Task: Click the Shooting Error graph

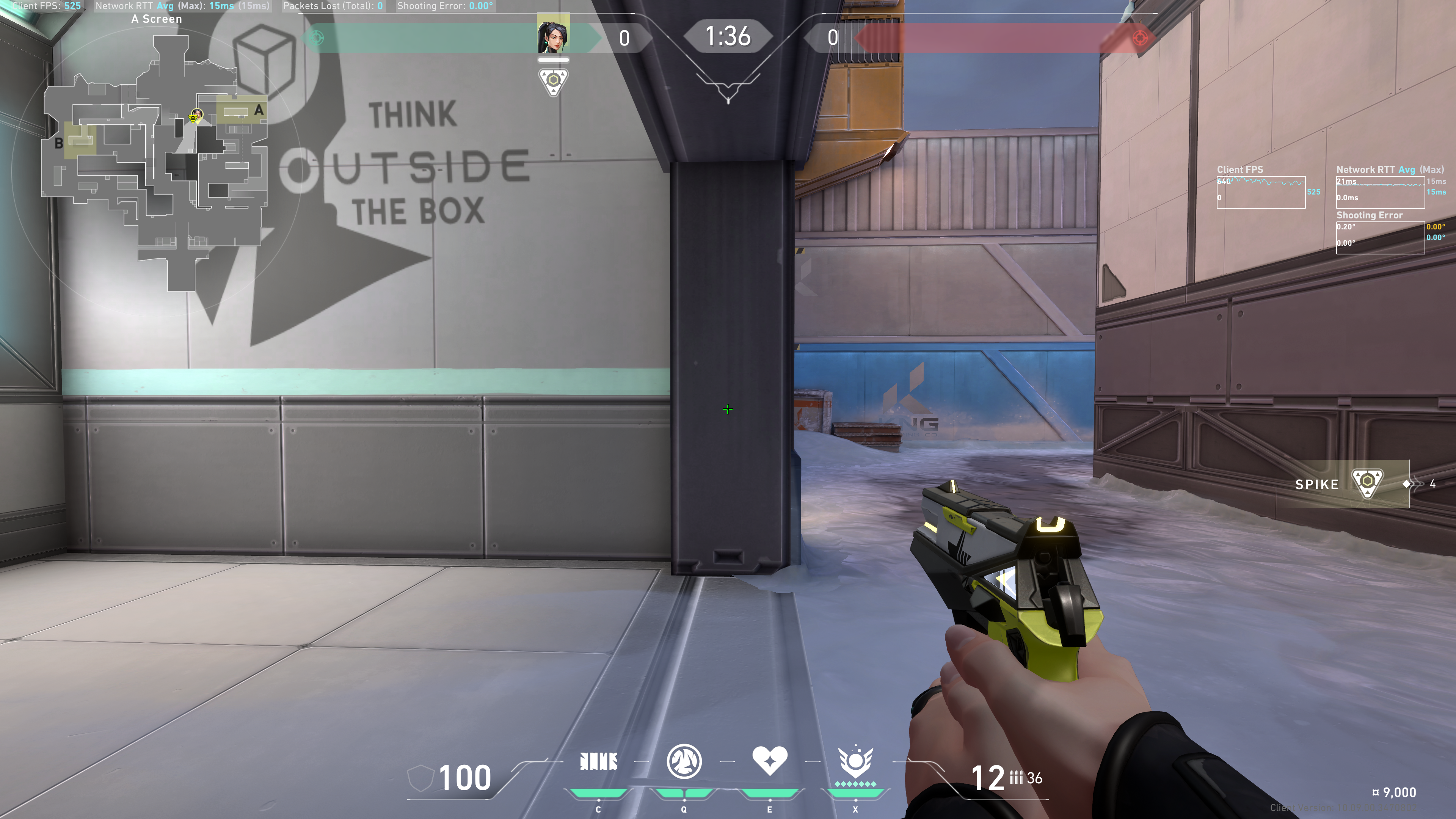Action: click(x=1380, y=237)
